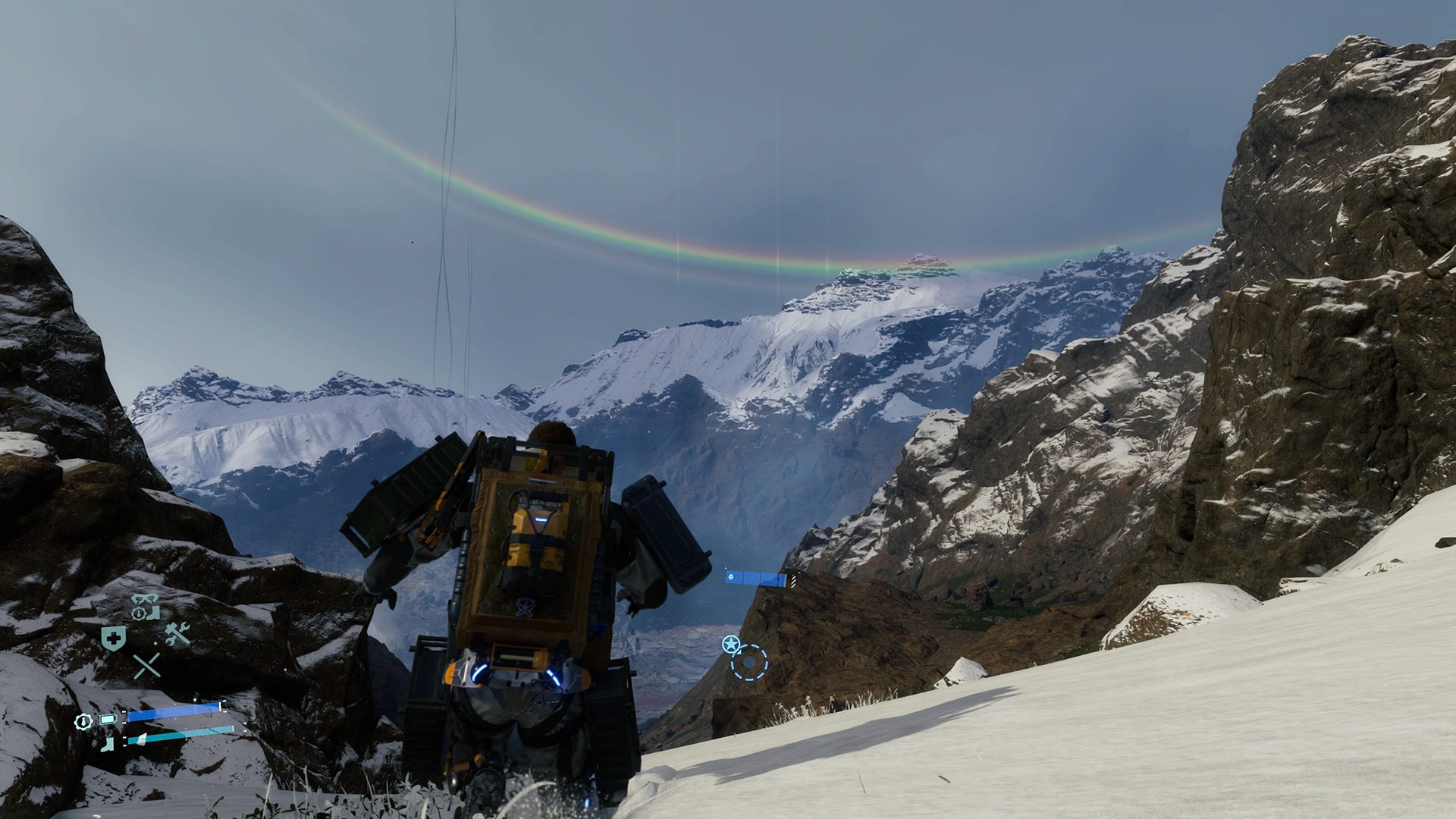
Task: Select the striped climbing anchor marker on the ridge
Action: (793, 582)
